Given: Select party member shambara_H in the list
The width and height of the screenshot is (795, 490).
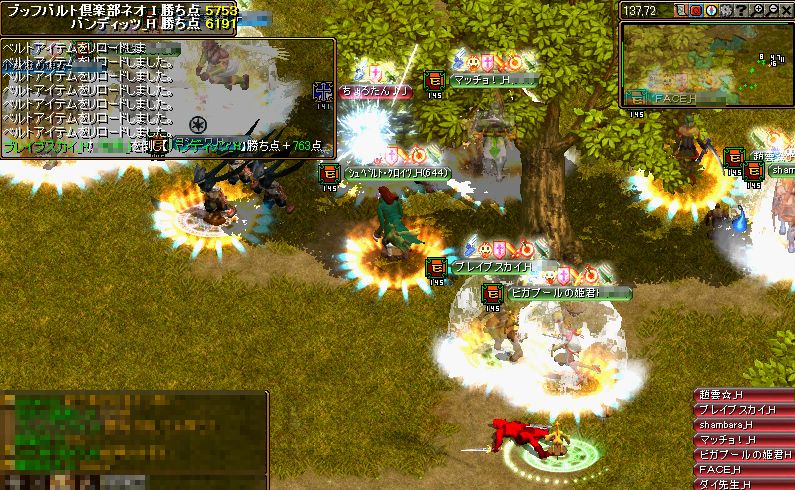Looking at the screenshot, I should [x=742, y=425].
